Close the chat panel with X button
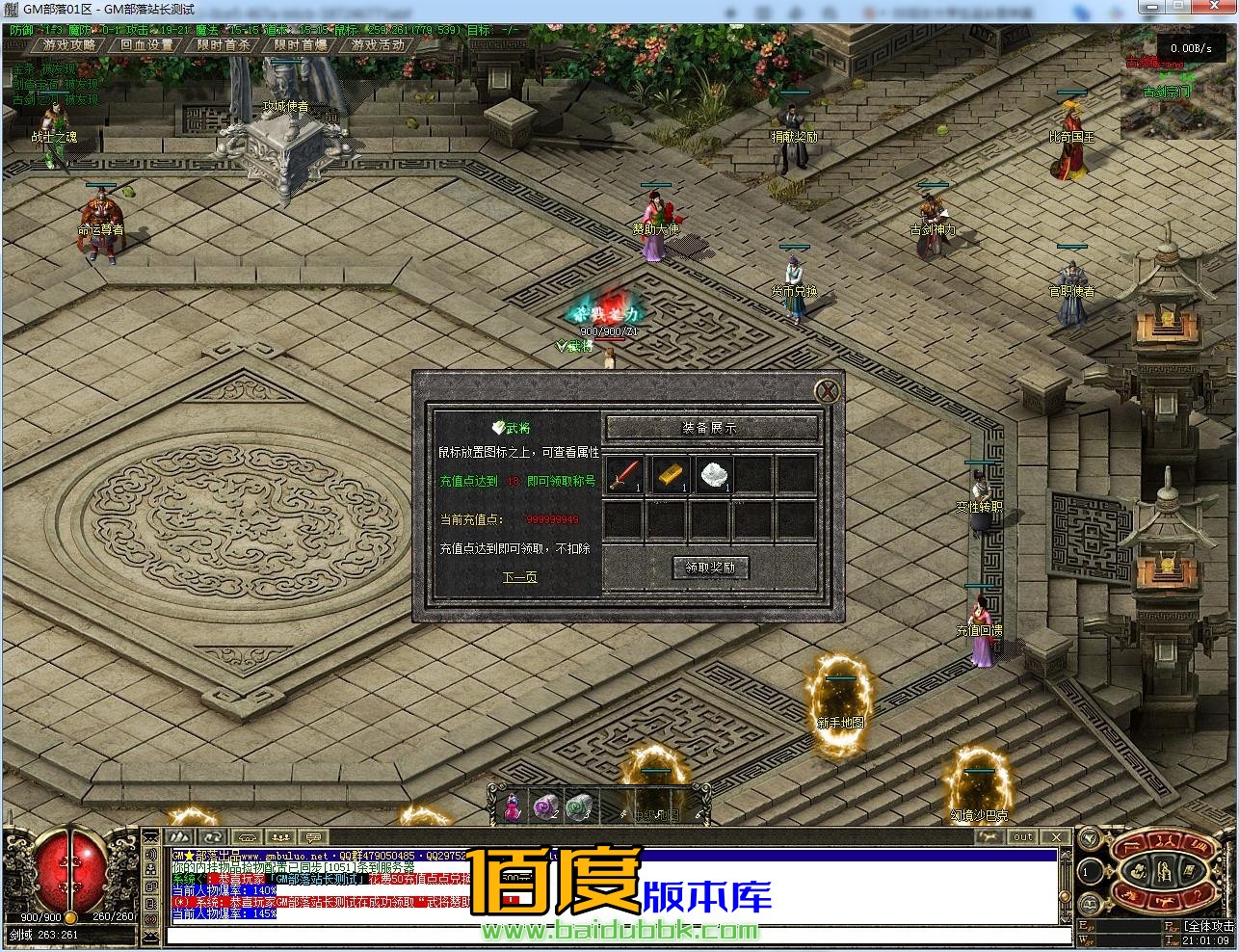 1056,836
